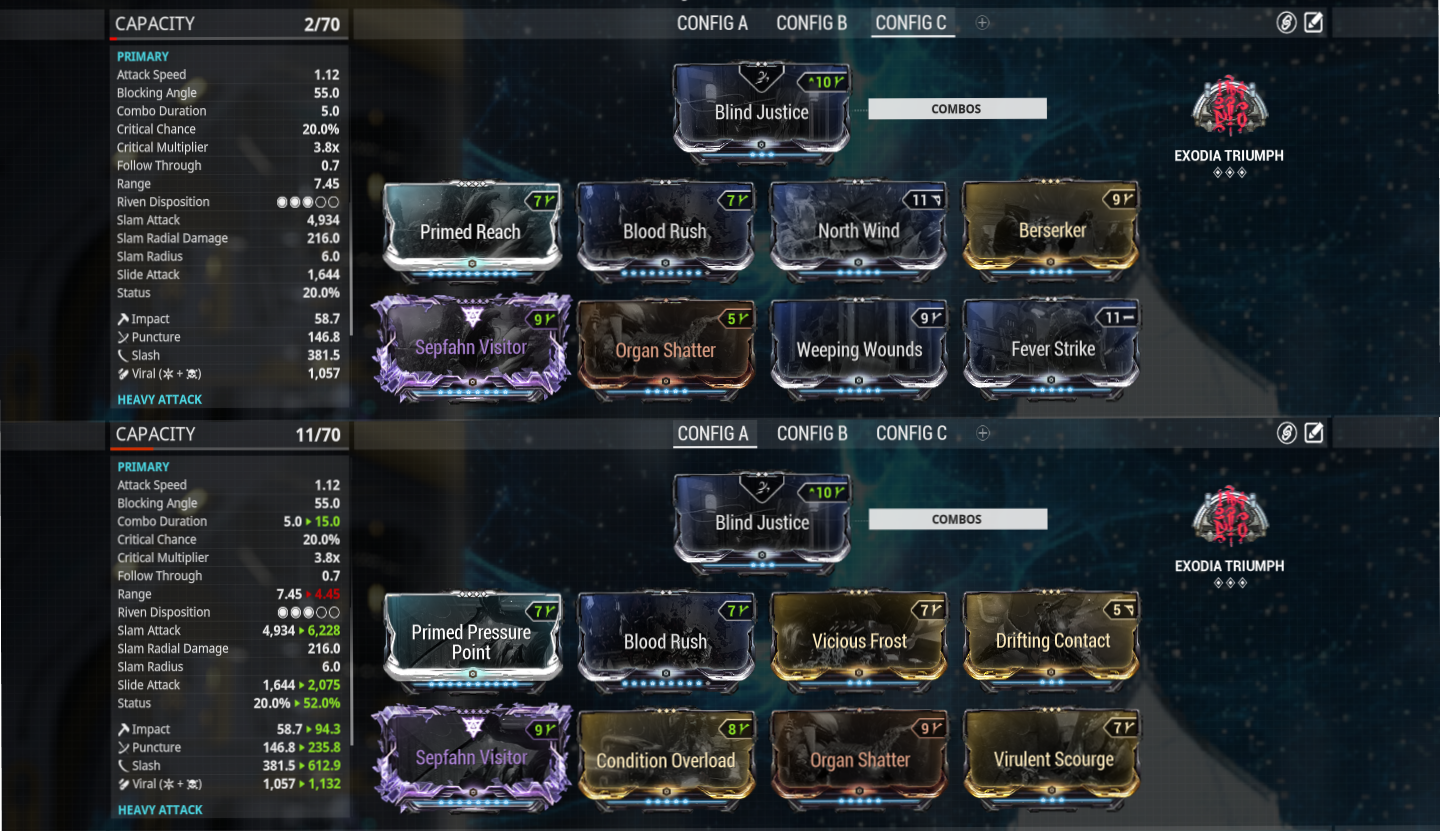
Task: Open the loadout edit icon in top right corner
Action: [x=1315, y=21]
